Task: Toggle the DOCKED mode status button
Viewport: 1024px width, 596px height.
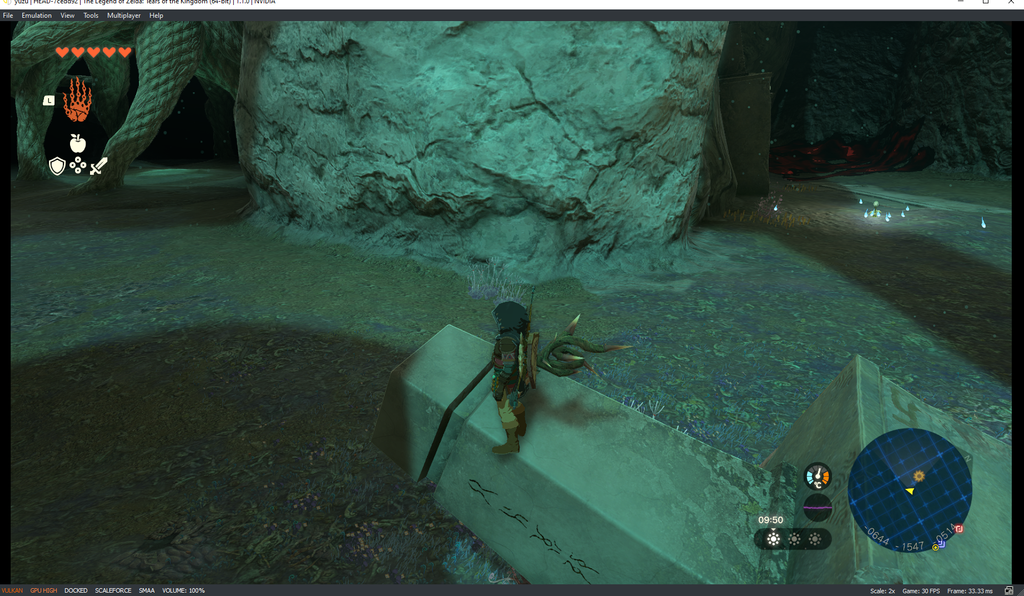Action: pos(76,591)
